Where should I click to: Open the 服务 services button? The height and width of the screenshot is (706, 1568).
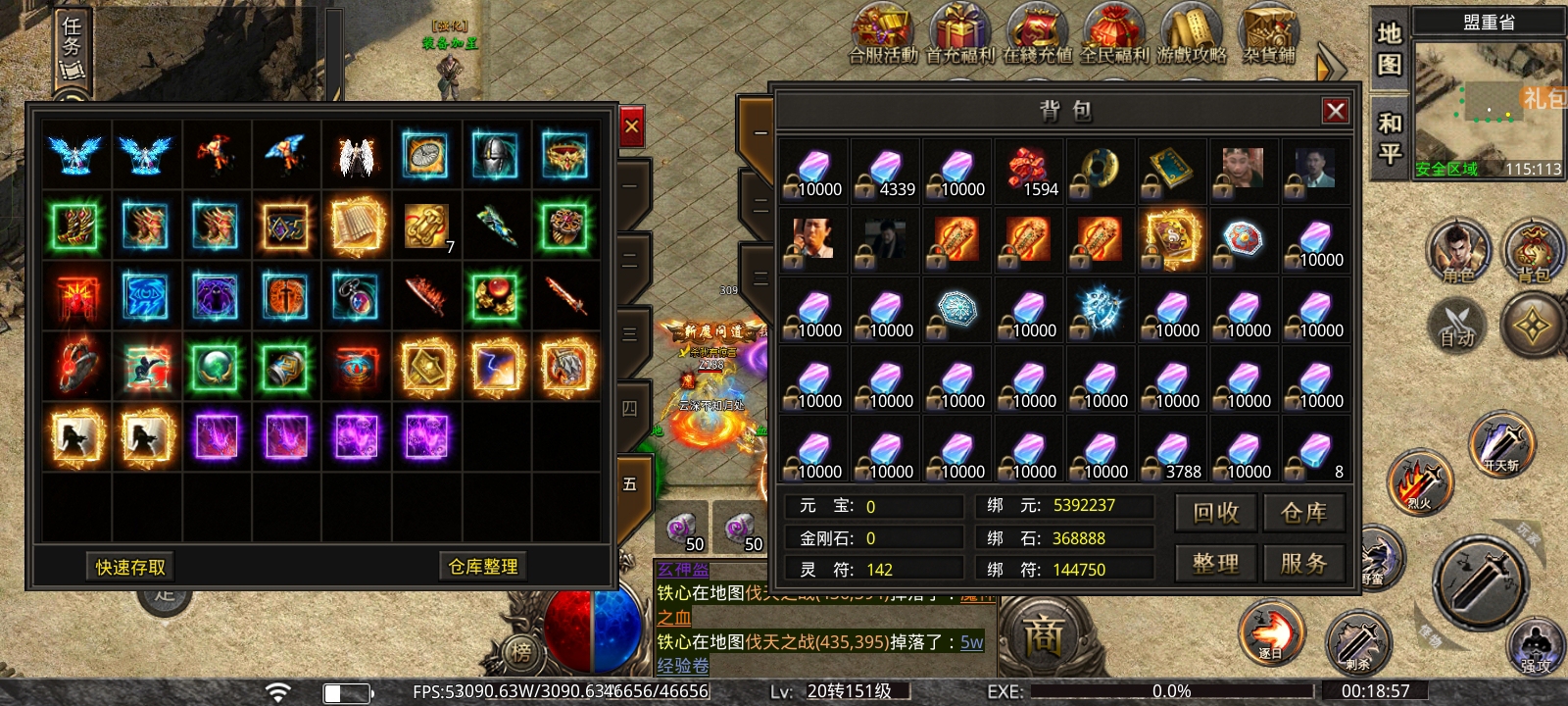[1303, 564]
